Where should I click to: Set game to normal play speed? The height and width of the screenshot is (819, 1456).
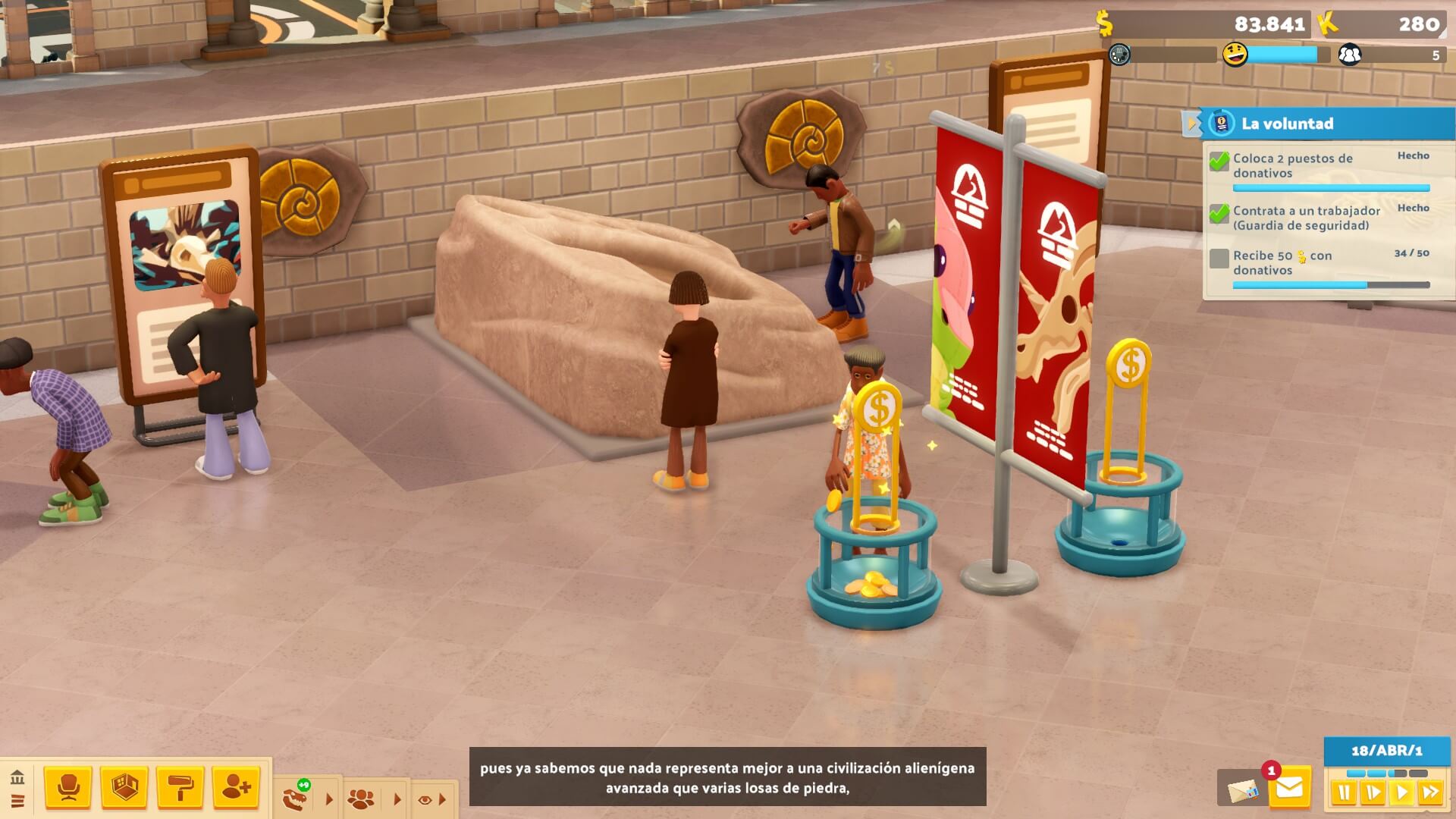[x=1401, y=793]
